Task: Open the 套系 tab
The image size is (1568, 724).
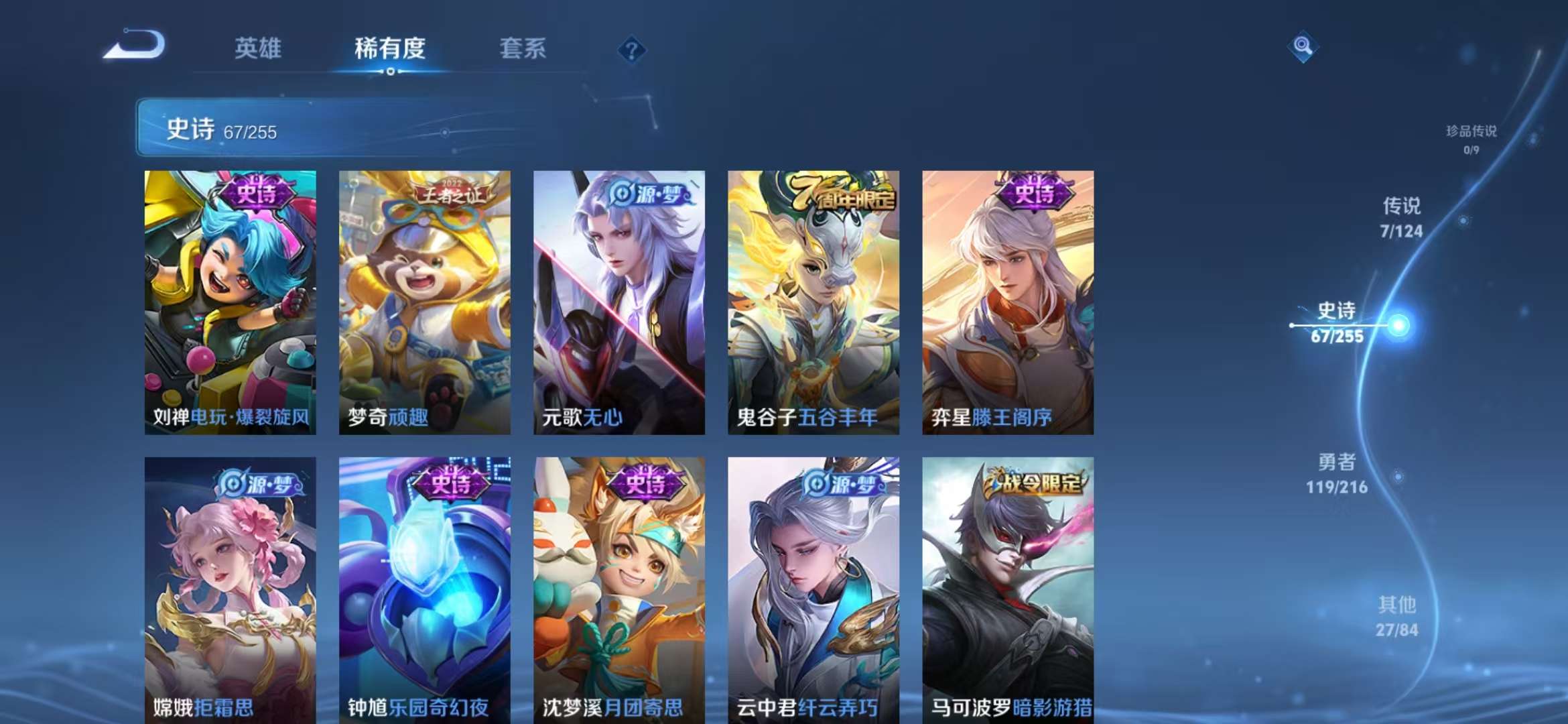Action: (x=523, y=48)
